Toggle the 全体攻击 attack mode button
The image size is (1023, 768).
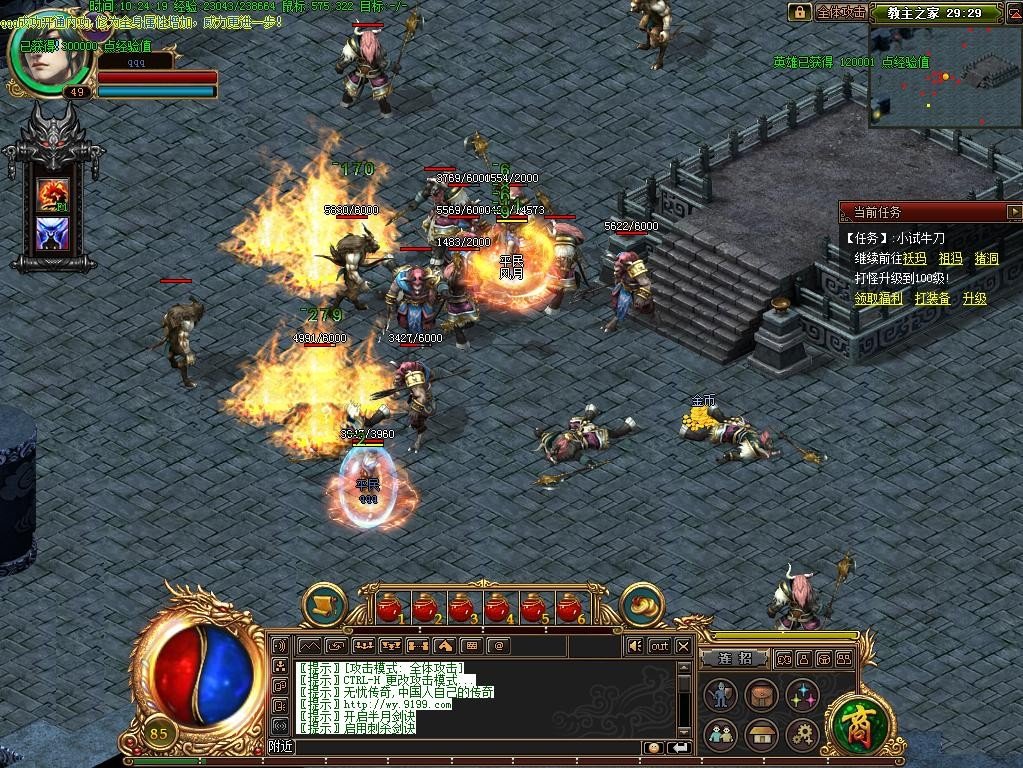click(x=841, y=12)
